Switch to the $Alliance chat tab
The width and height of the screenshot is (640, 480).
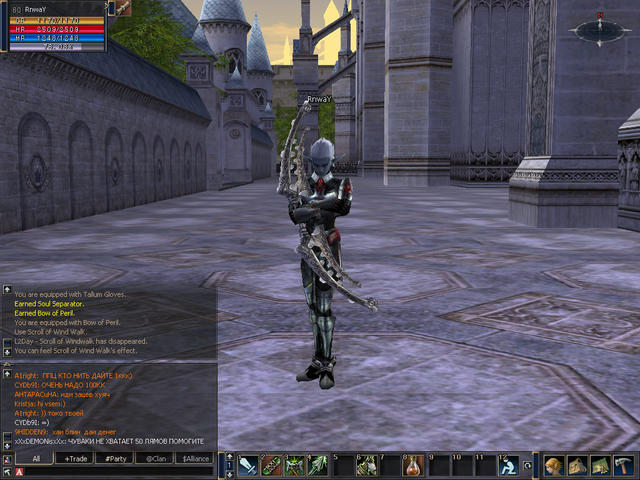195,458
